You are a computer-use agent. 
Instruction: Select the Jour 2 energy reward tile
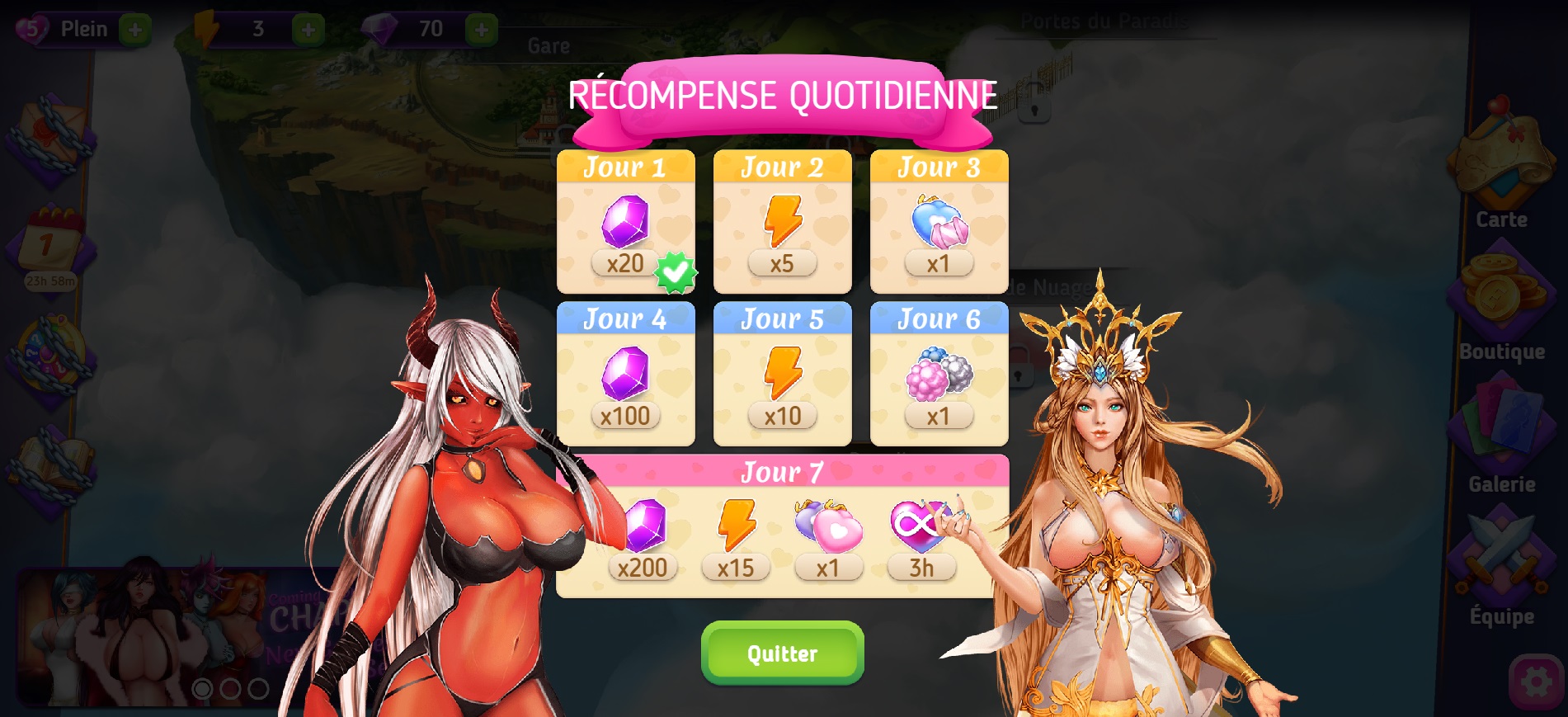coord(782,223)
